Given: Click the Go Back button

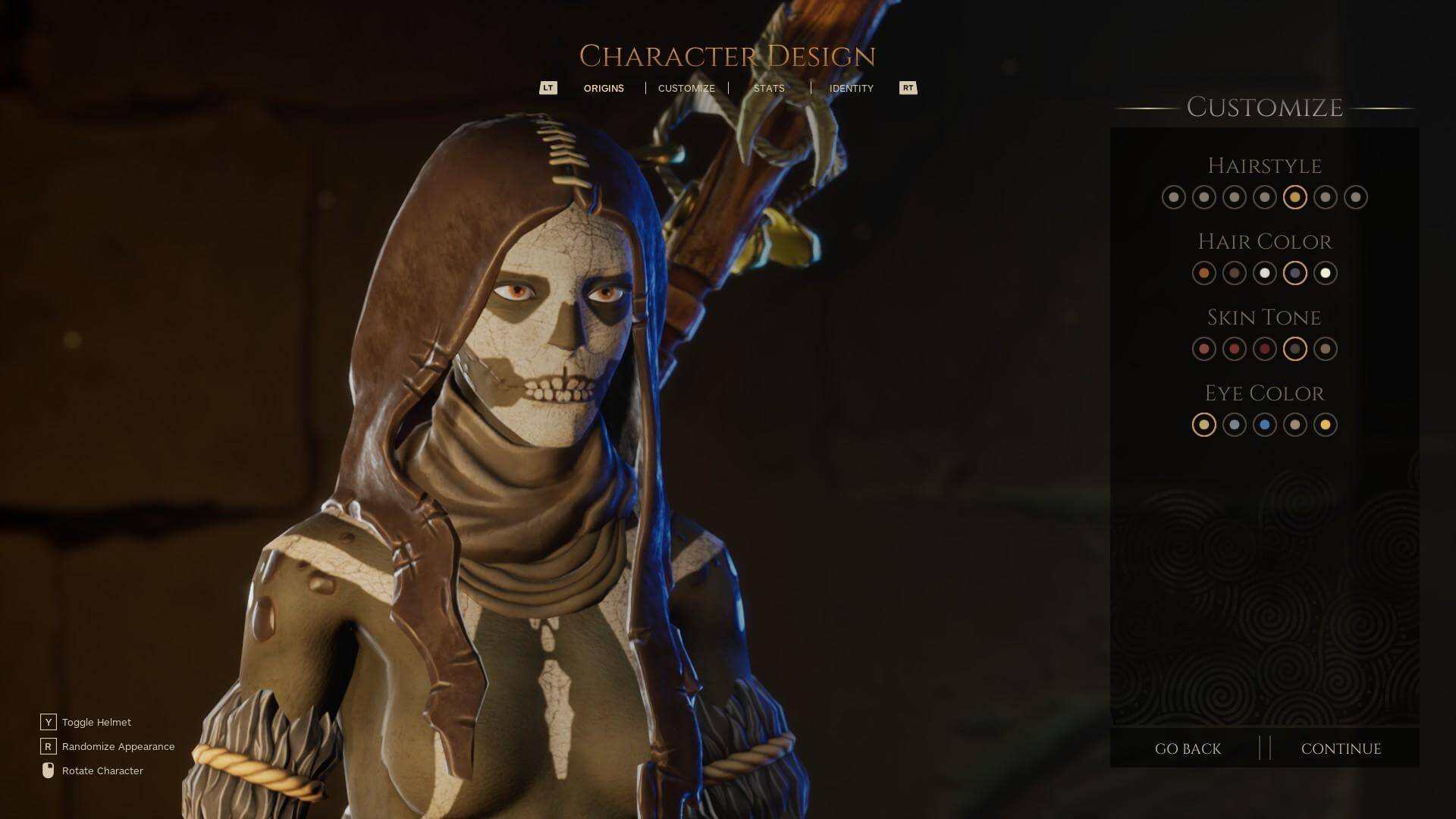Looking at the screenshot, I should coord(1188,748).
